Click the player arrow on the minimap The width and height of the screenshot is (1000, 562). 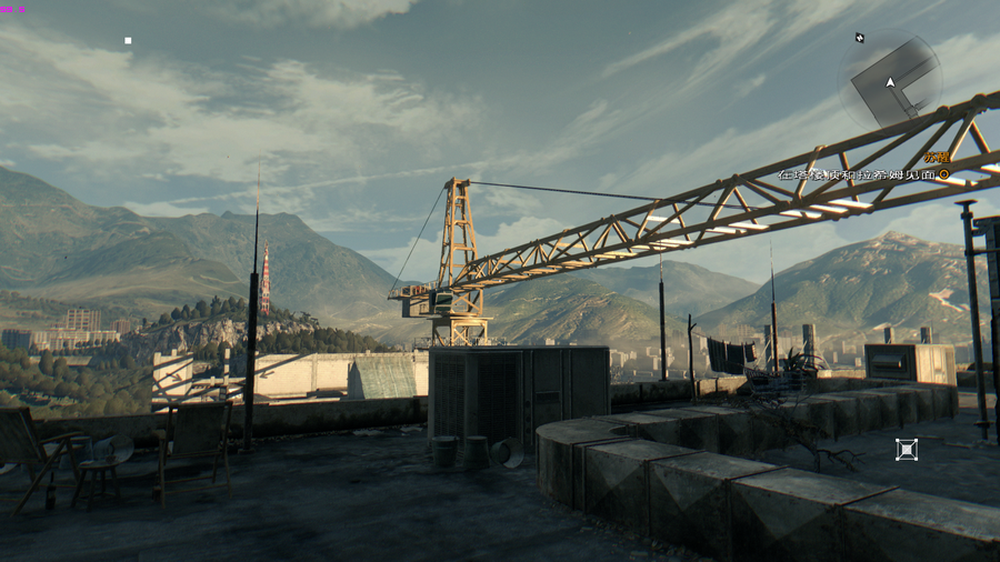889,82
